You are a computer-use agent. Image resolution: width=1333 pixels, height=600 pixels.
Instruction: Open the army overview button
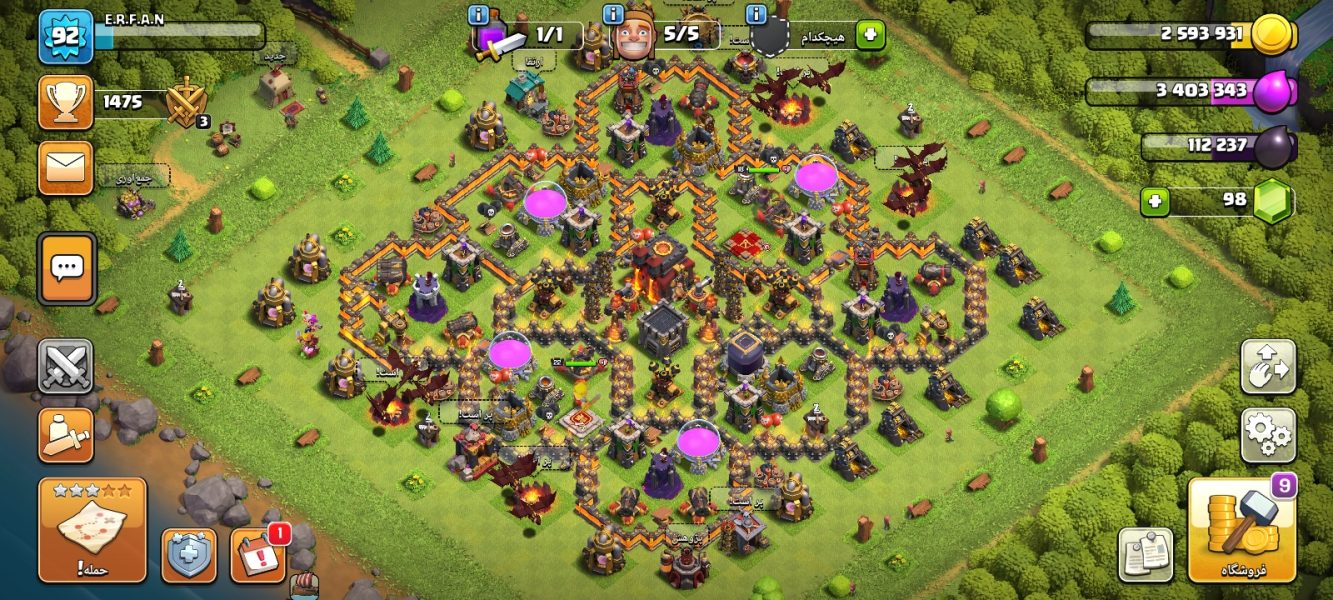tap(66, 435)
